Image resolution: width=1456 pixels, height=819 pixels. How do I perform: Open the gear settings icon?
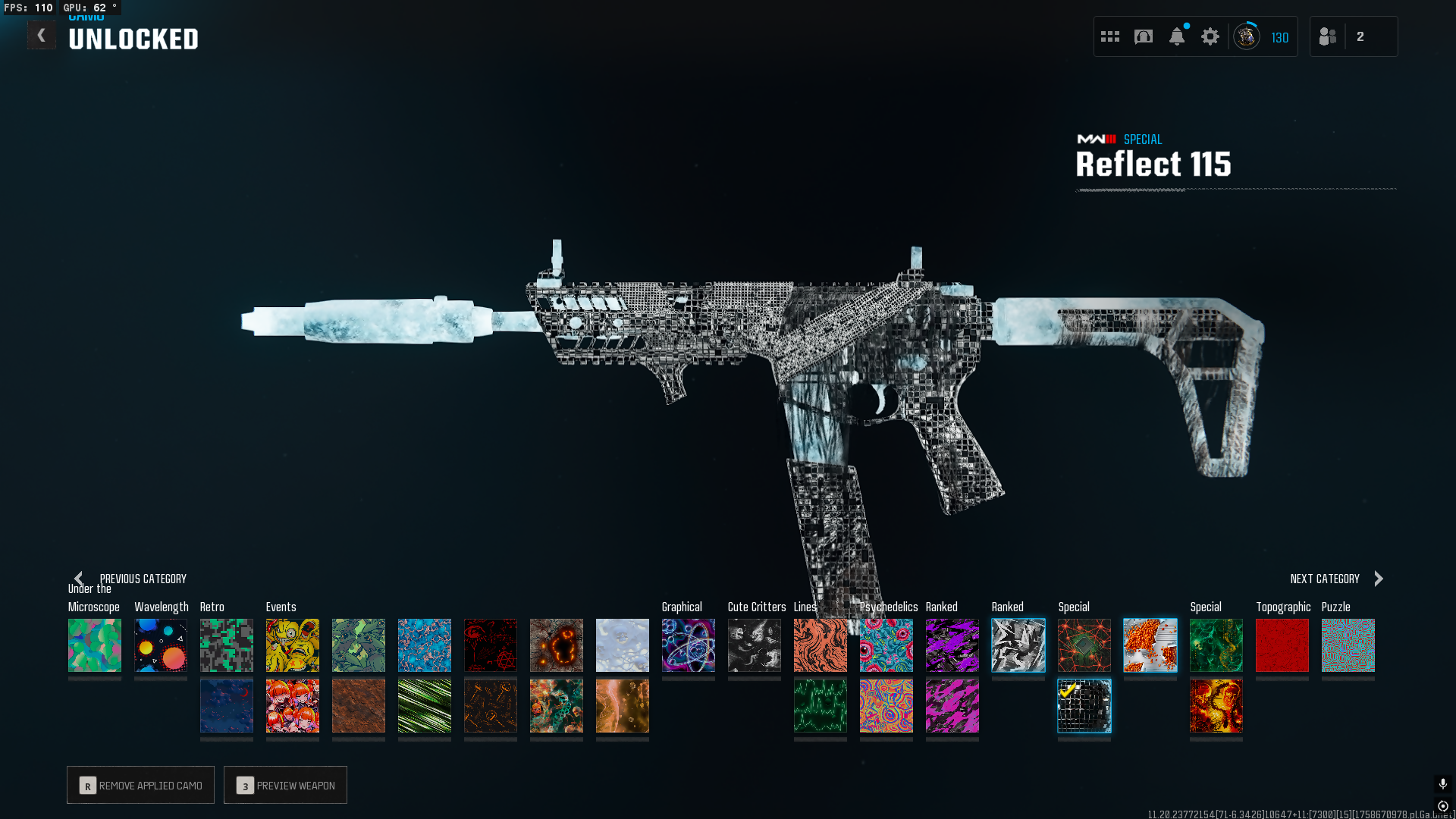pyautogui.click(x=1210, y=36)
